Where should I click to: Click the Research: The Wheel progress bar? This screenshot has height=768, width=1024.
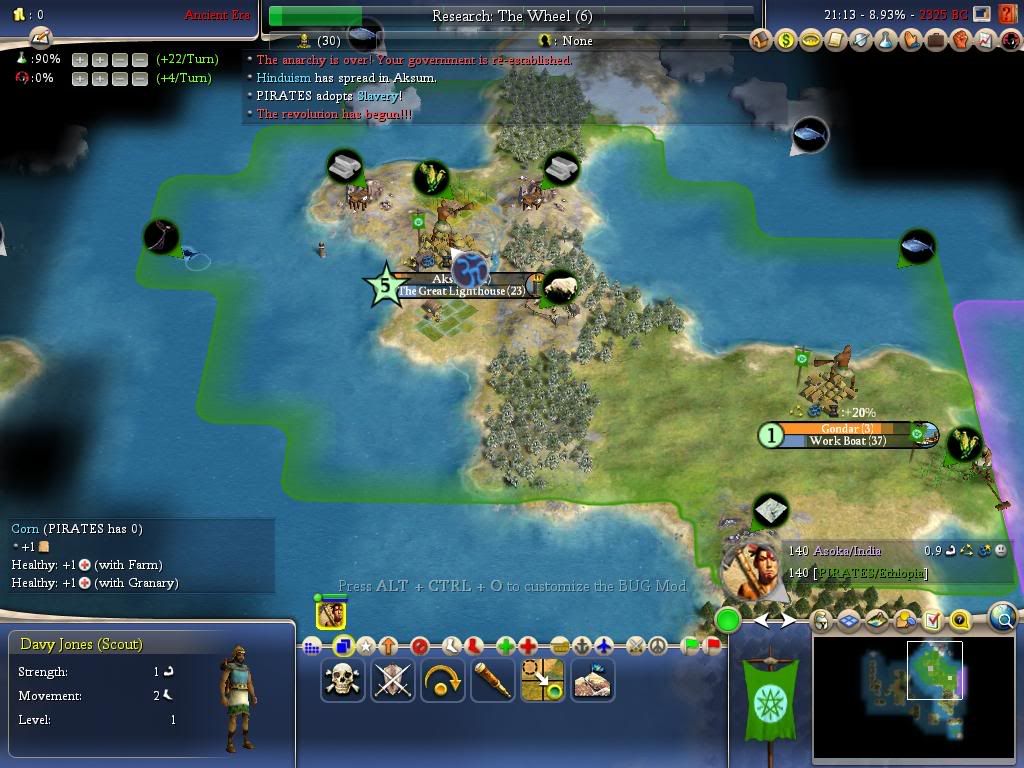511,16
